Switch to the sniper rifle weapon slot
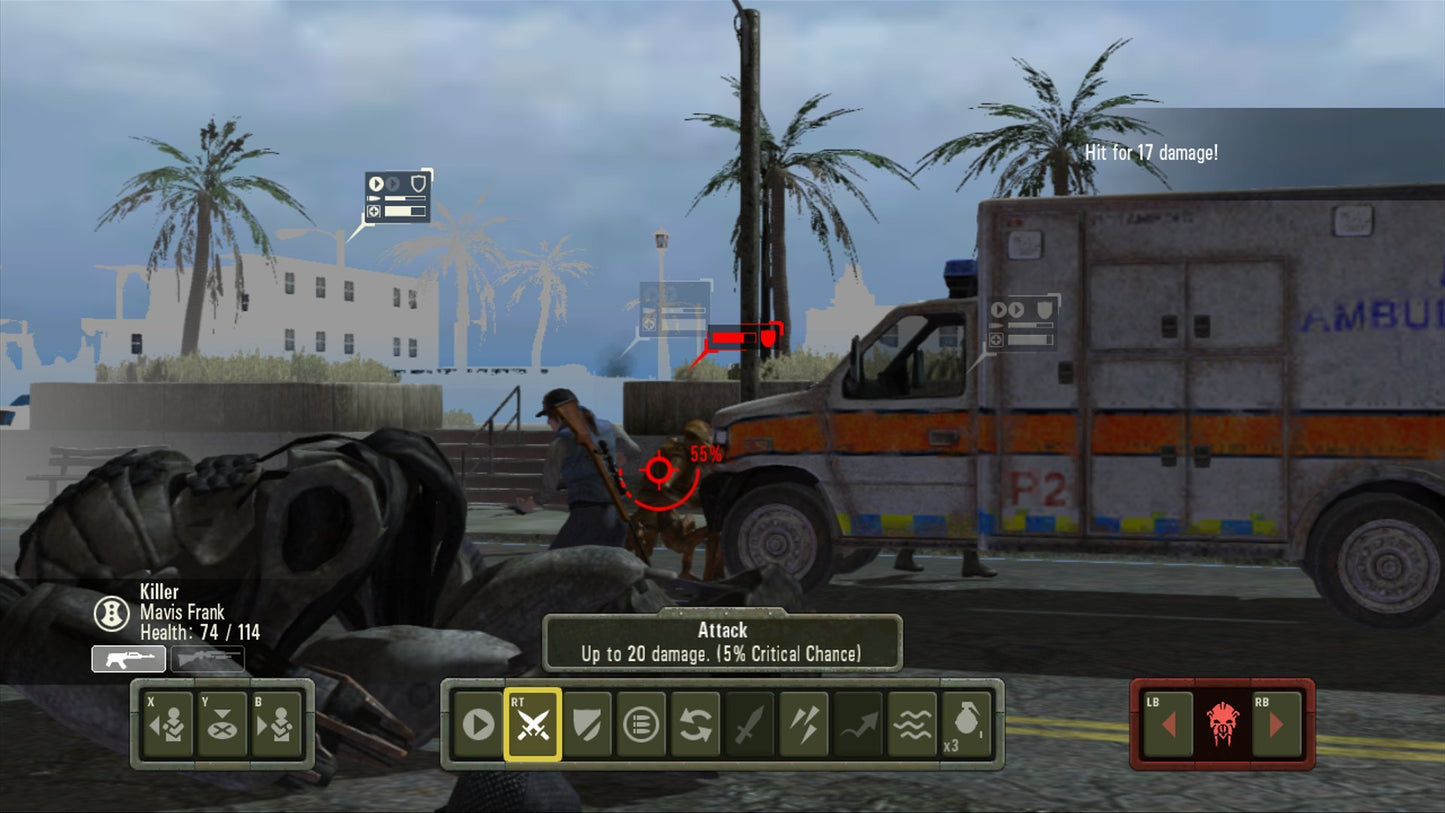The height and width of the screenshot is (813, 1445). (207, 658)
